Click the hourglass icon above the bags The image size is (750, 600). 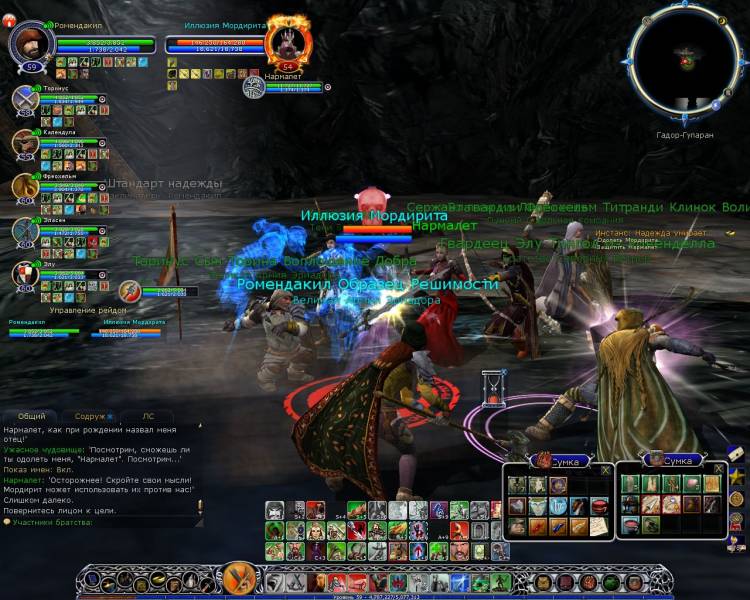tap(491, 386)
